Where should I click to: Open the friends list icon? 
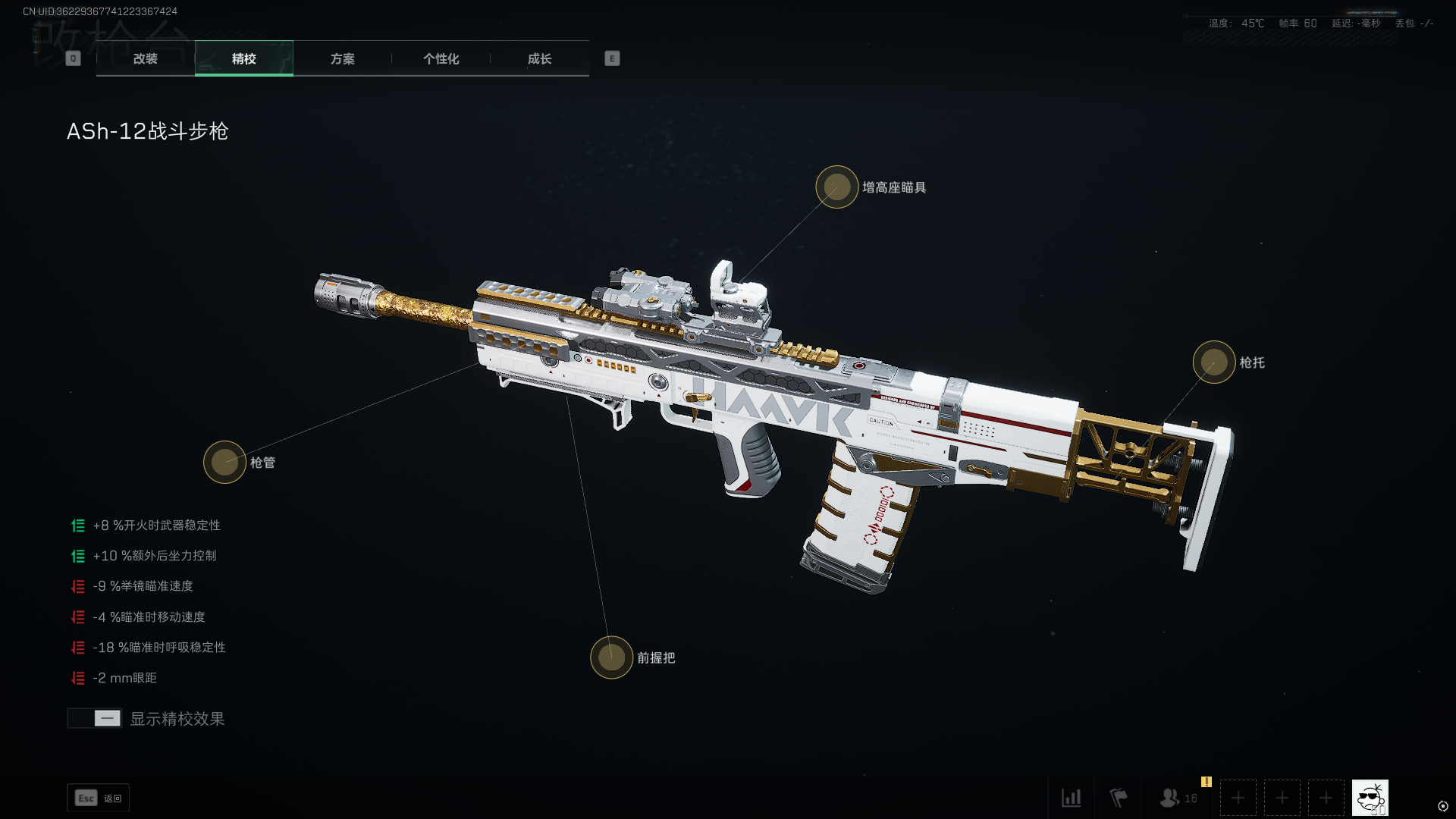(x=1170, y=798)
